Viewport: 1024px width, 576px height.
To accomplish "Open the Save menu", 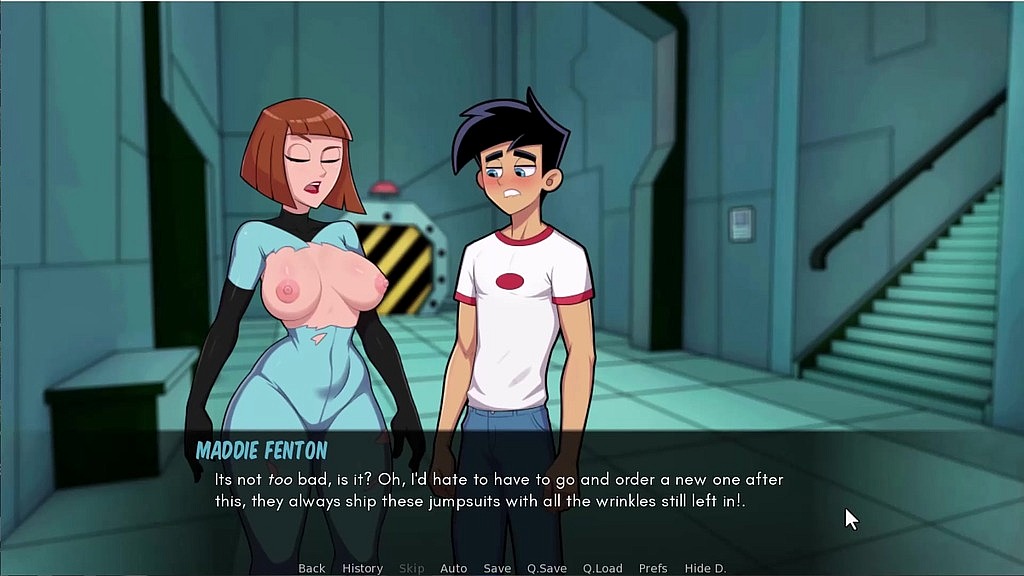I will (497, 568).
